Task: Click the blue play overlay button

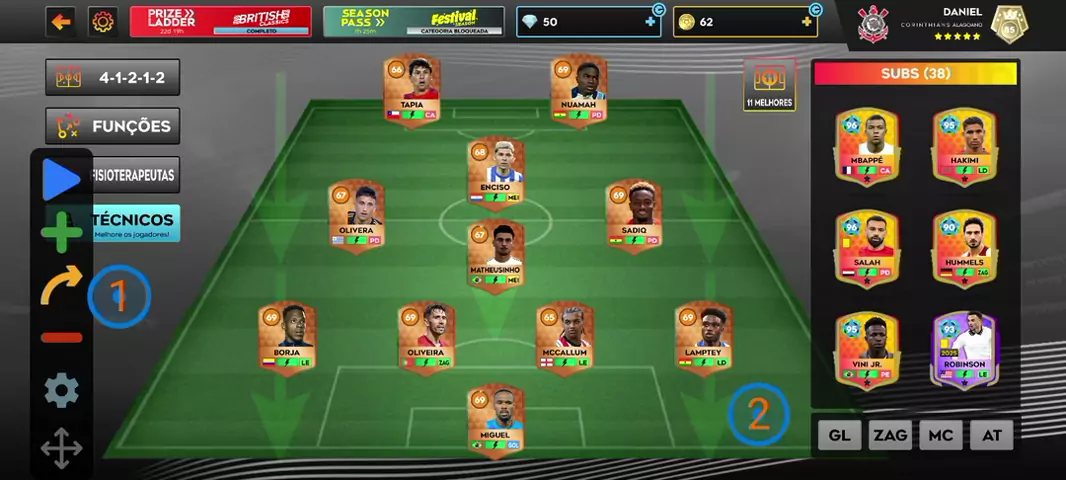Action: 61,180
